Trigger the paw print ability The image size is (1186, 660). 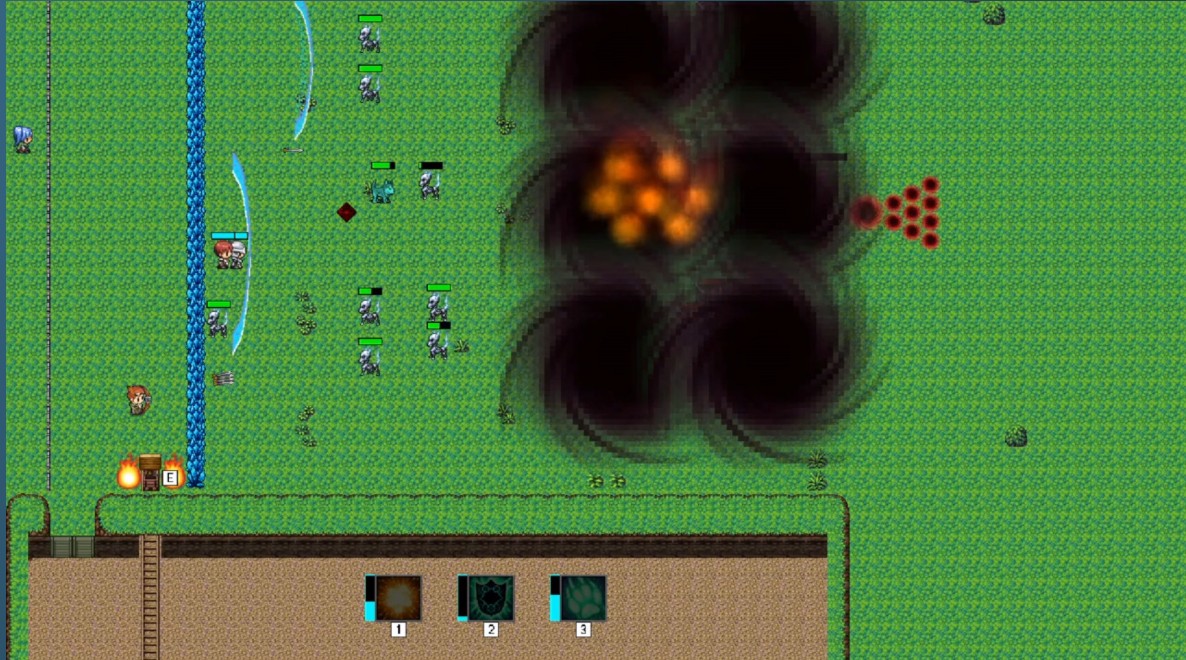(x=582, y=598)
